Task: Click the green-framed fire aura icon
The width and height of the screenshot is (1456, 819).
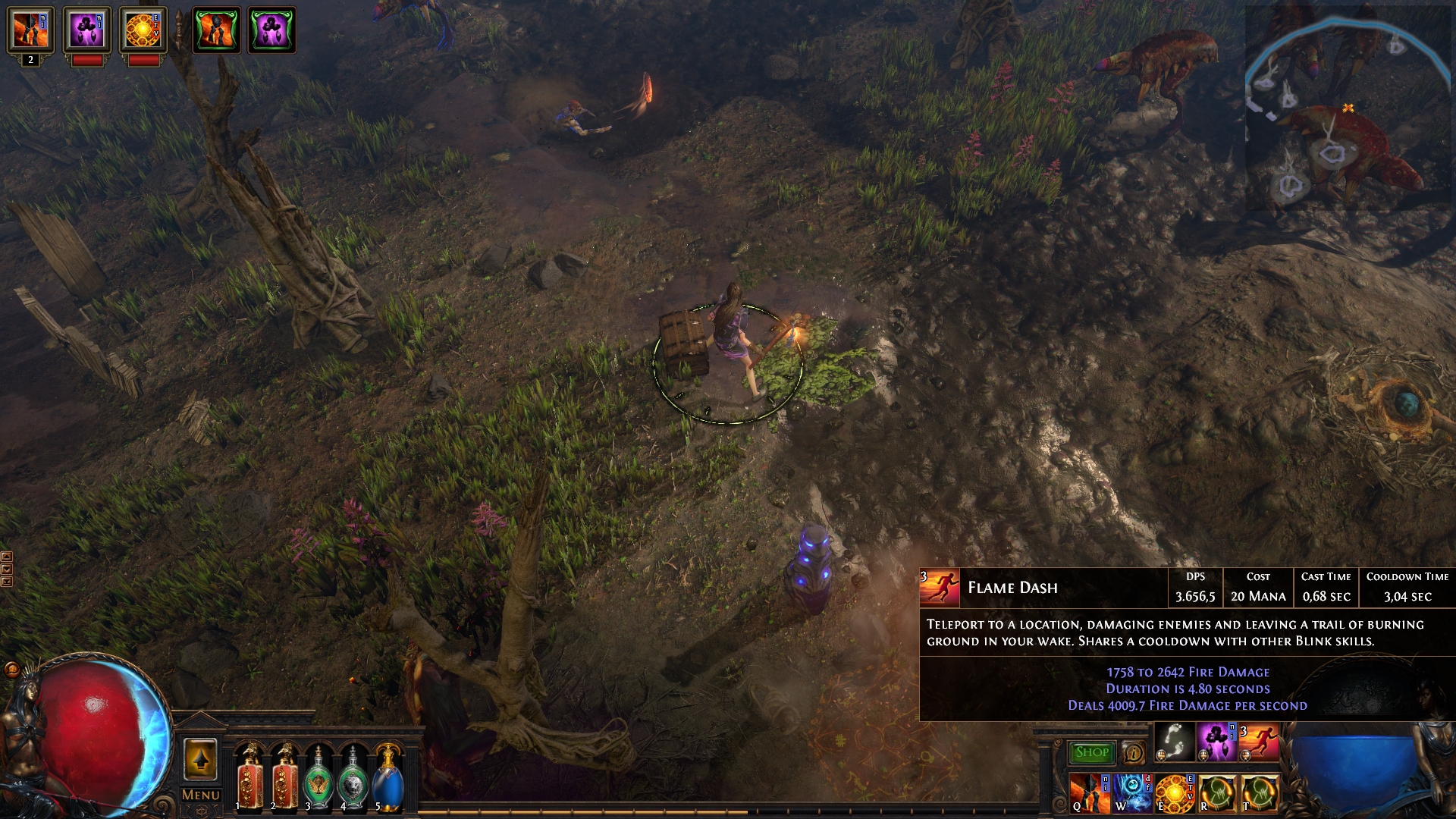Action: pyautogui.click(x=215, y=30)
